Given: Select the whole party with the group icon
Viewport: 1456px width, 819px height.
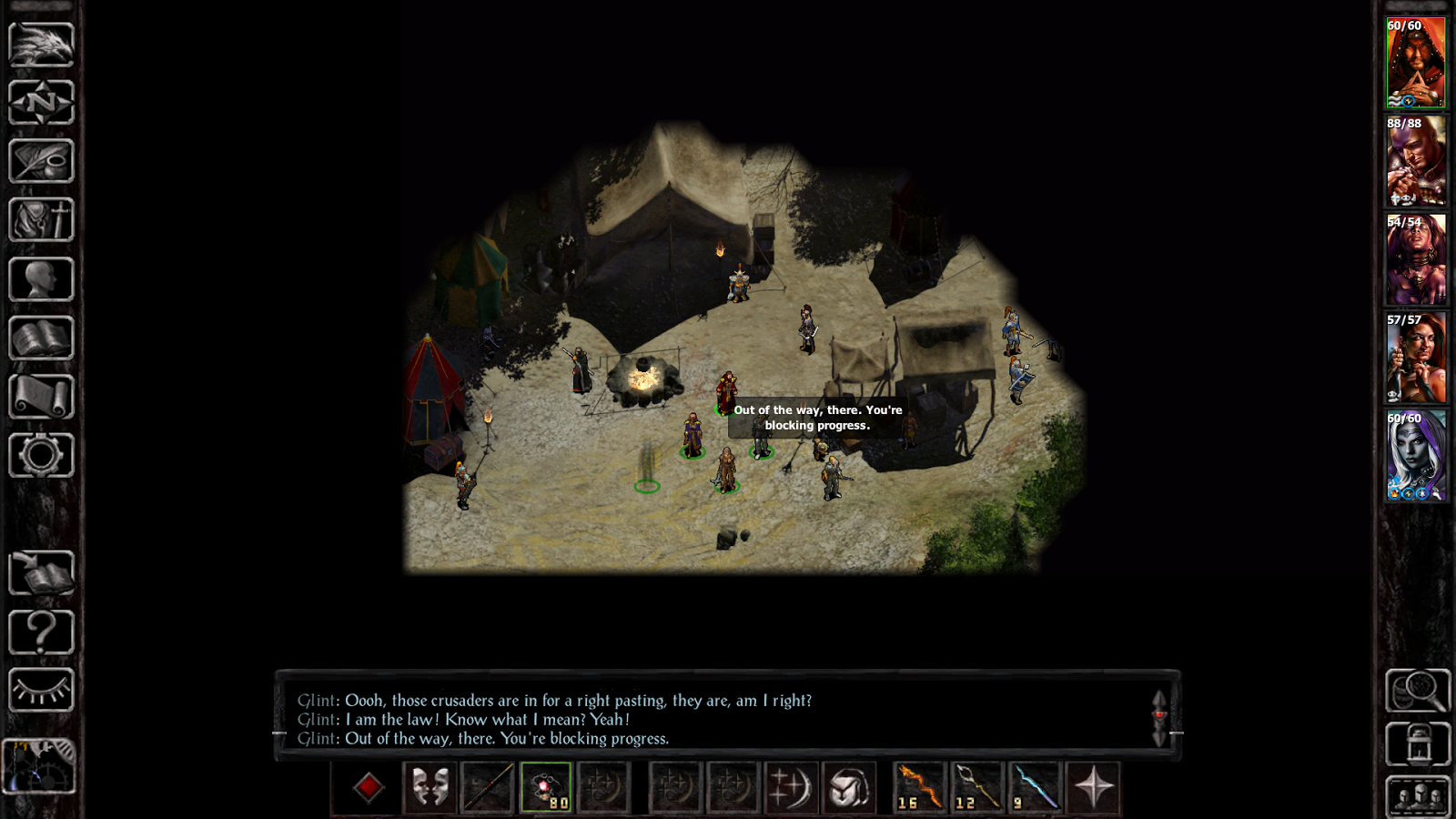Looking at the screenshot, I should pos(1417,797).
